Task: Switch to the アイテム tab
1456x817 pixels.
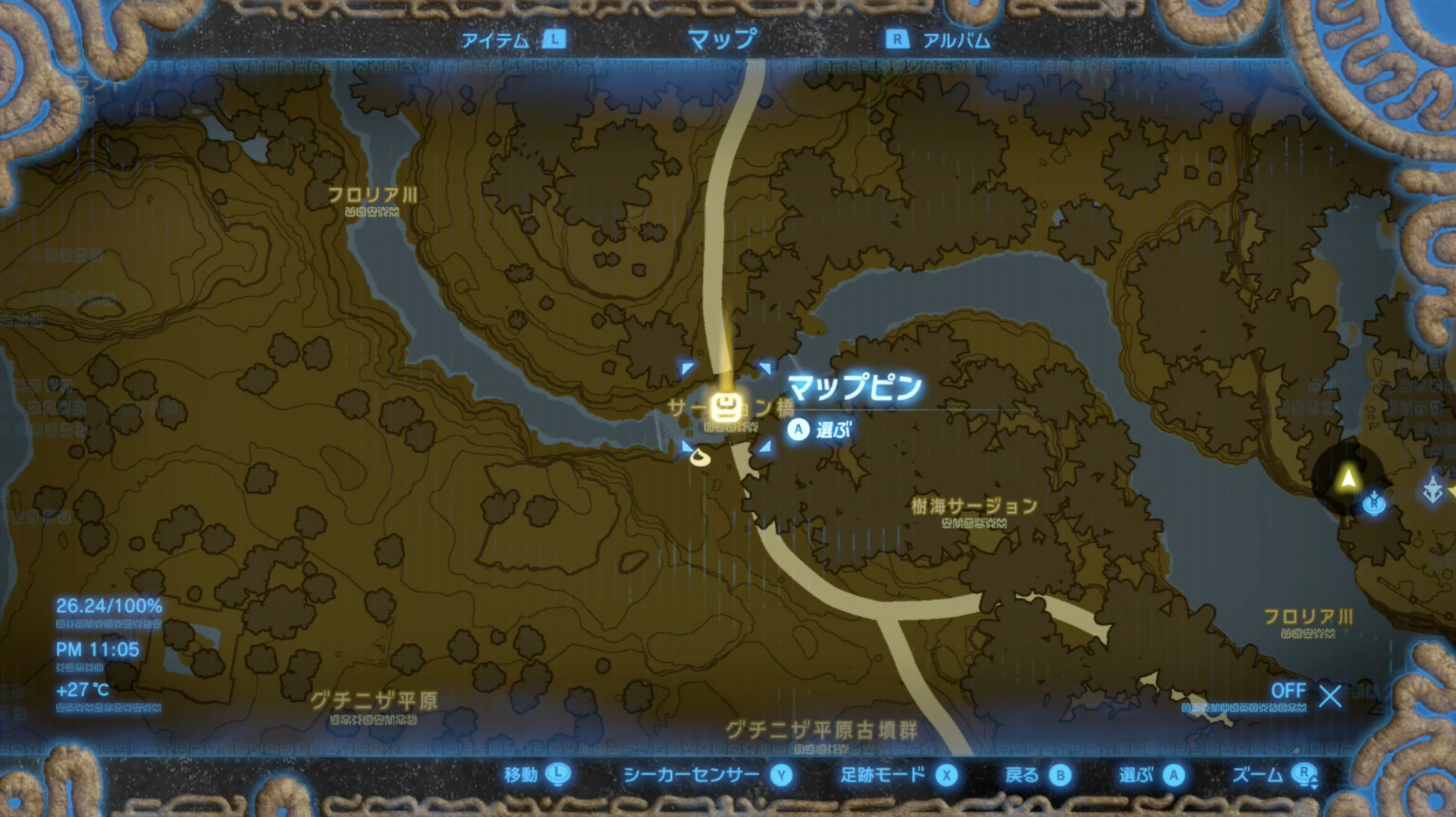Action: 497,41
